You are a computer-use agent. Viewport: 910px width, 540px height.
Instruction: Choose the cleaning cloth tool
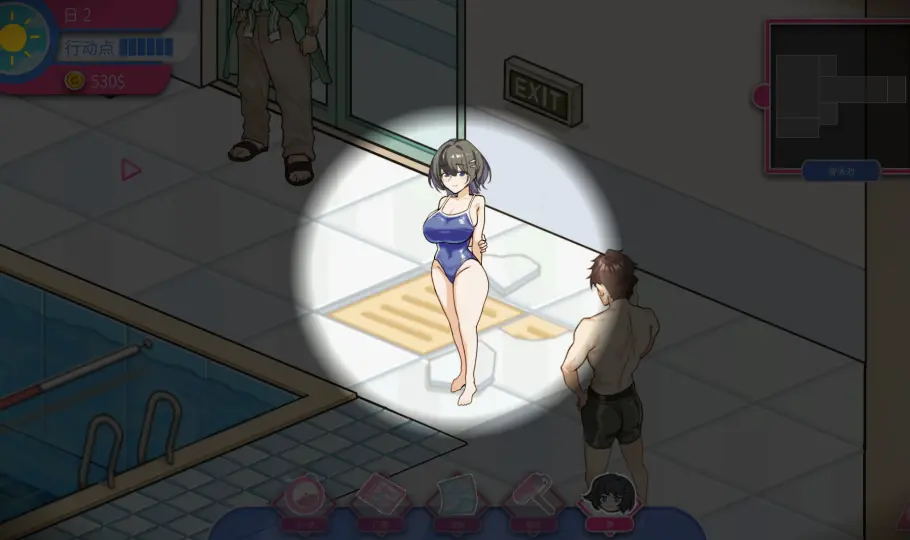[x=457, y=497]
